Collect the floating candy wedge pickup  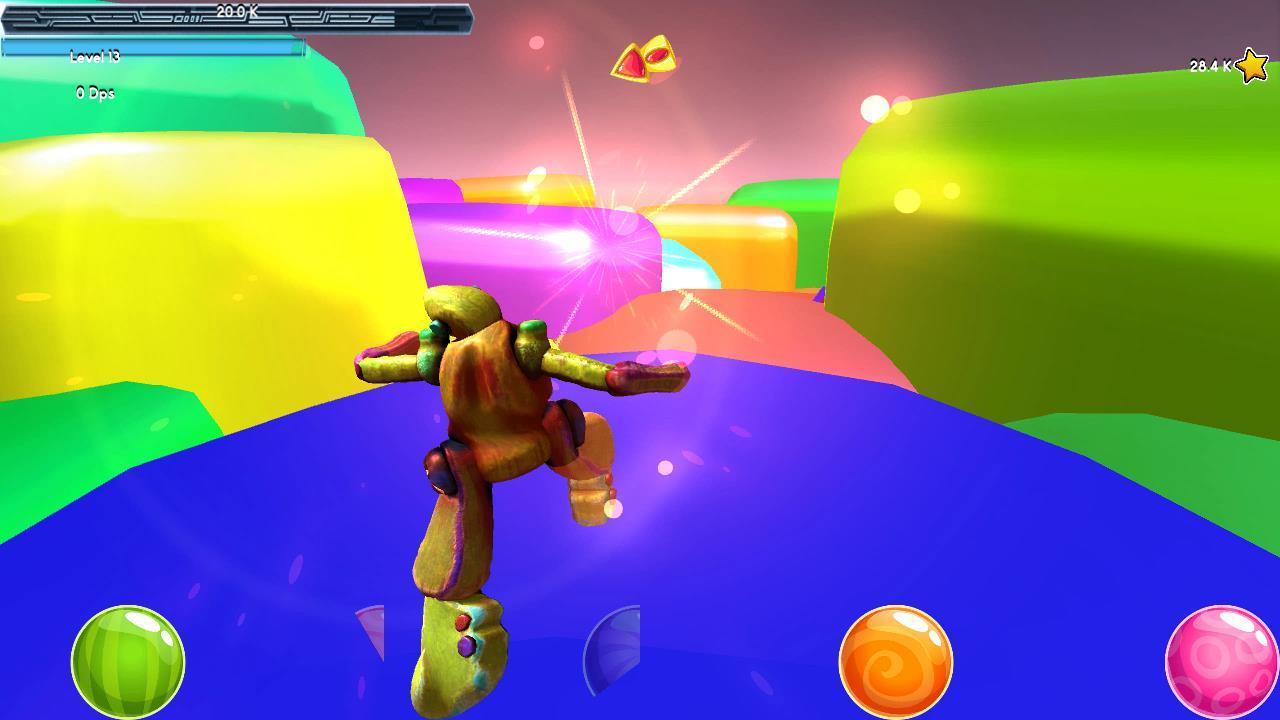(x=643, y=58)
